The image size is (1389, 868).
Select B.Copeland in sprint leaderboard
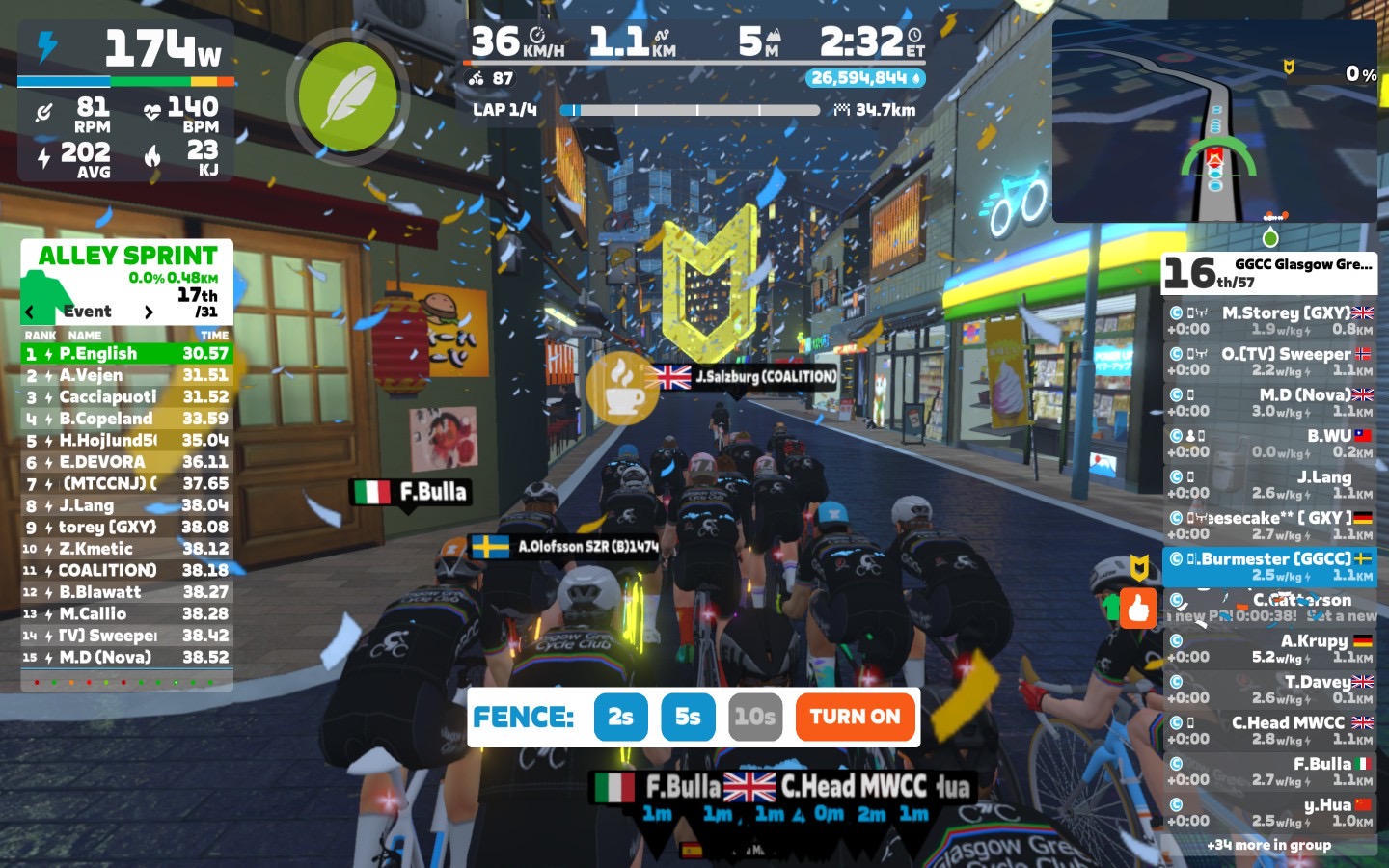click(x=126, y=419)
